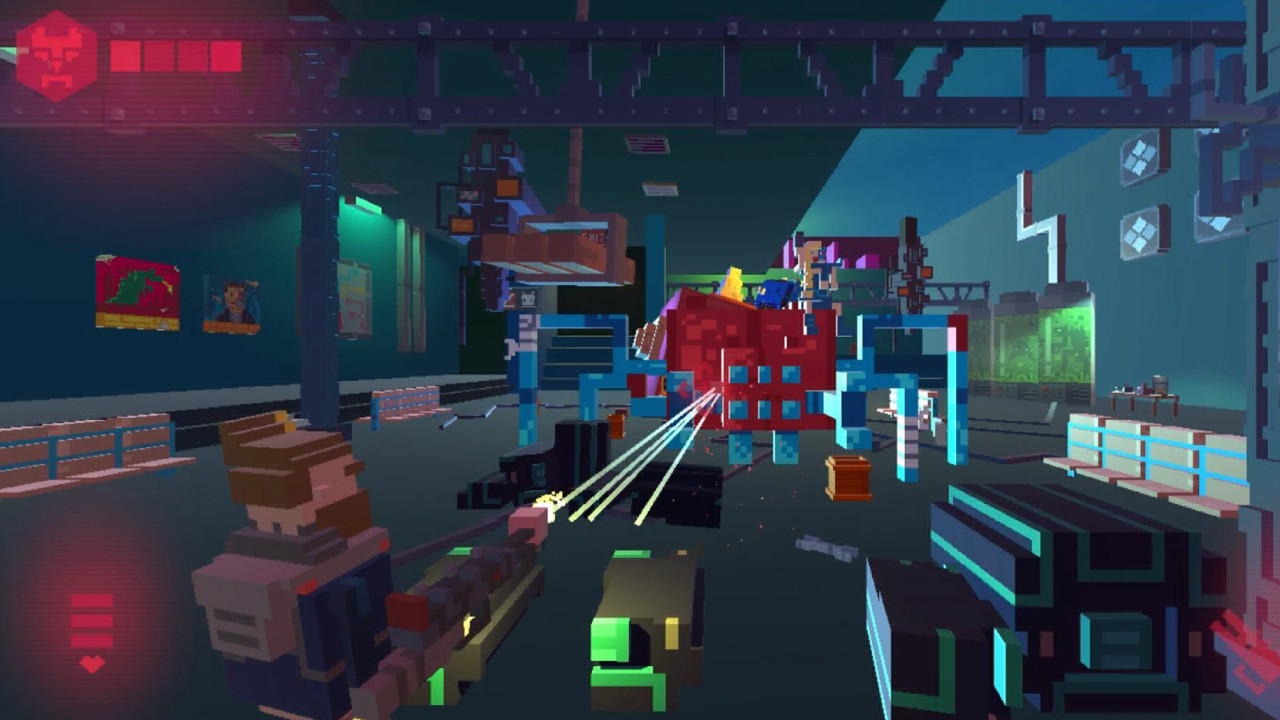The width and height of the screenshot is (1280, 720).
Task: Select the portrait painting beside the dinosaur art
Action: pyautogui.click(x=228, y=302)
